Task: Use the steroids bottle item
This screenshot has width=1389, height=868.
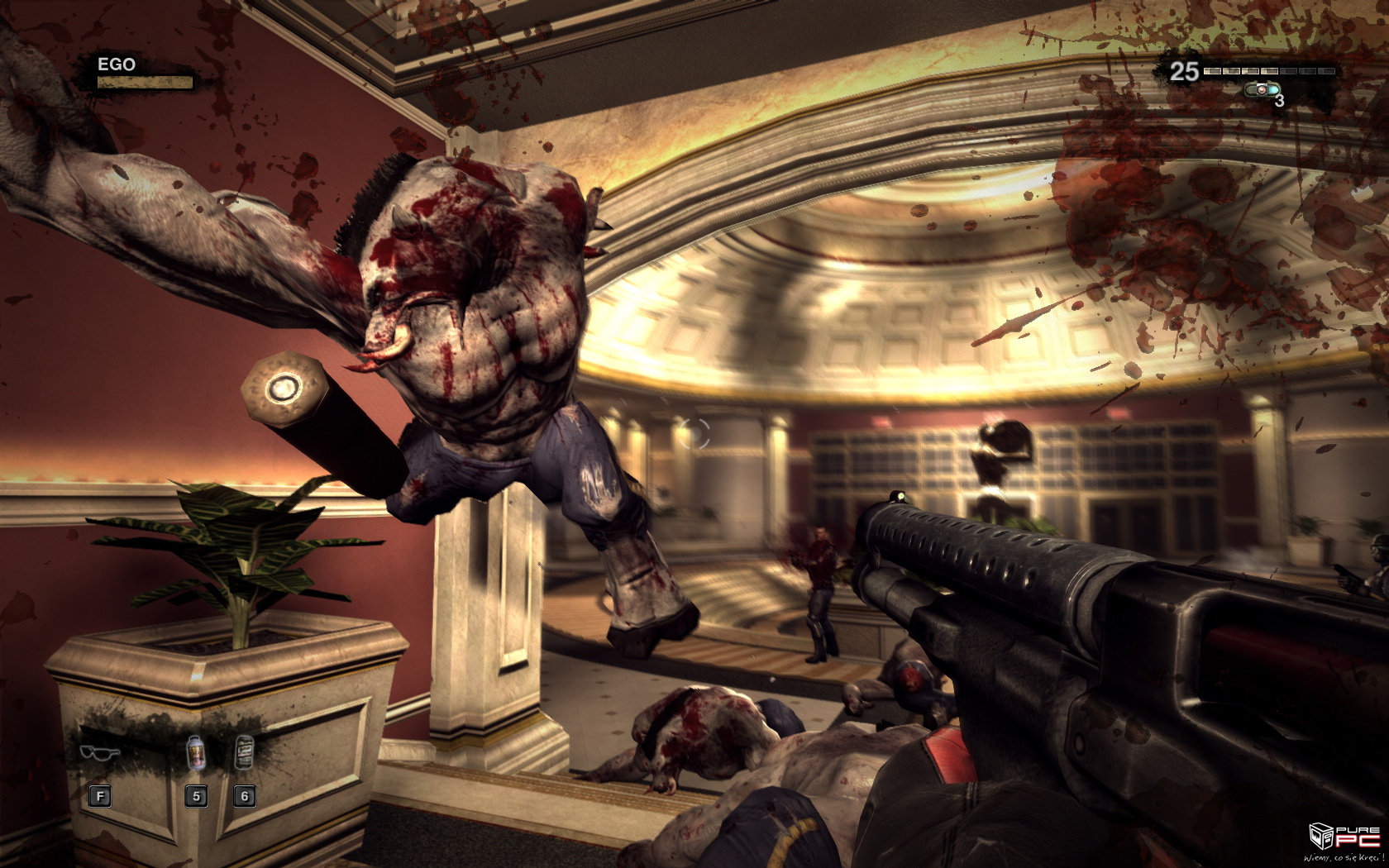Action: pyautogui.click(x=195, y=752)
